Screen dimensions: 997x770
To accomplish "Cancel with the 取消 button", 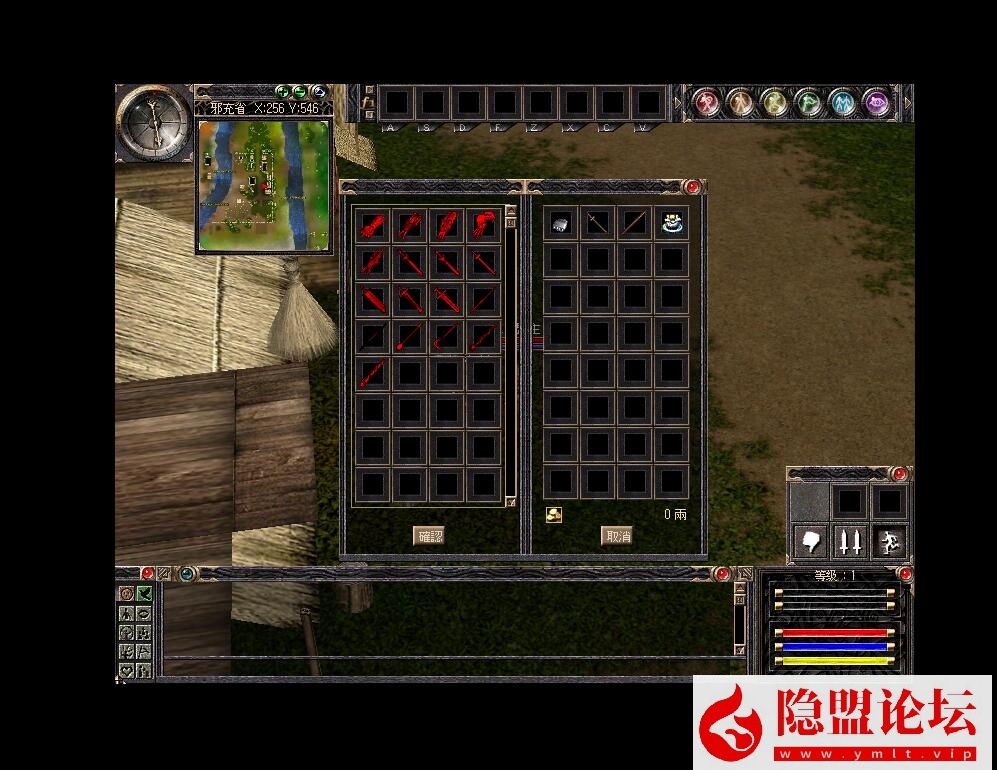I will [617, 536].
